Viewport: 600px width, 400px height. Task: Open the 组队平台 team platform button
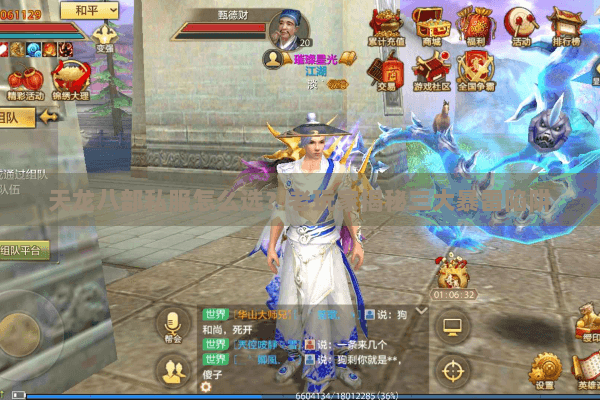tap(22, 250)
